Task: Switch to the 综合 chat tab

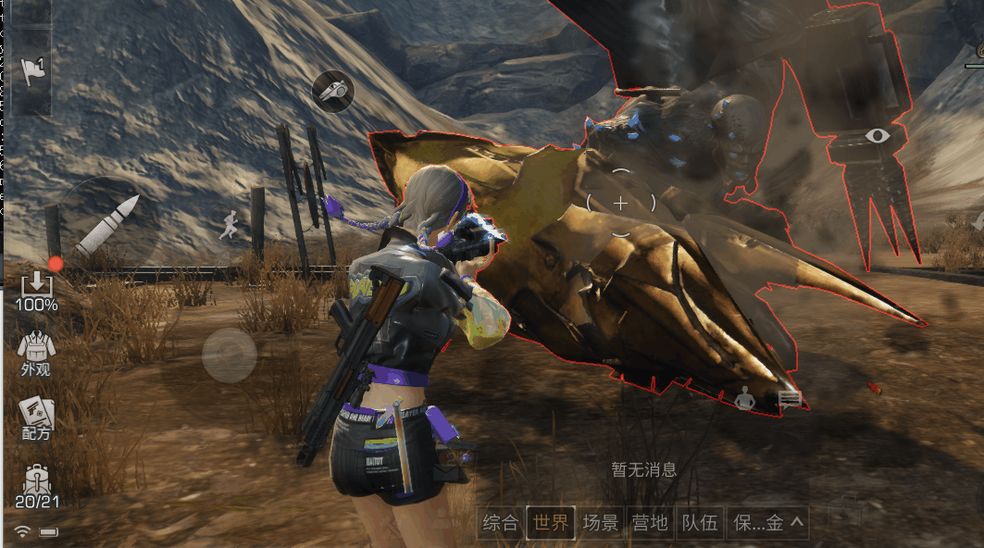Action: point(501,521)
